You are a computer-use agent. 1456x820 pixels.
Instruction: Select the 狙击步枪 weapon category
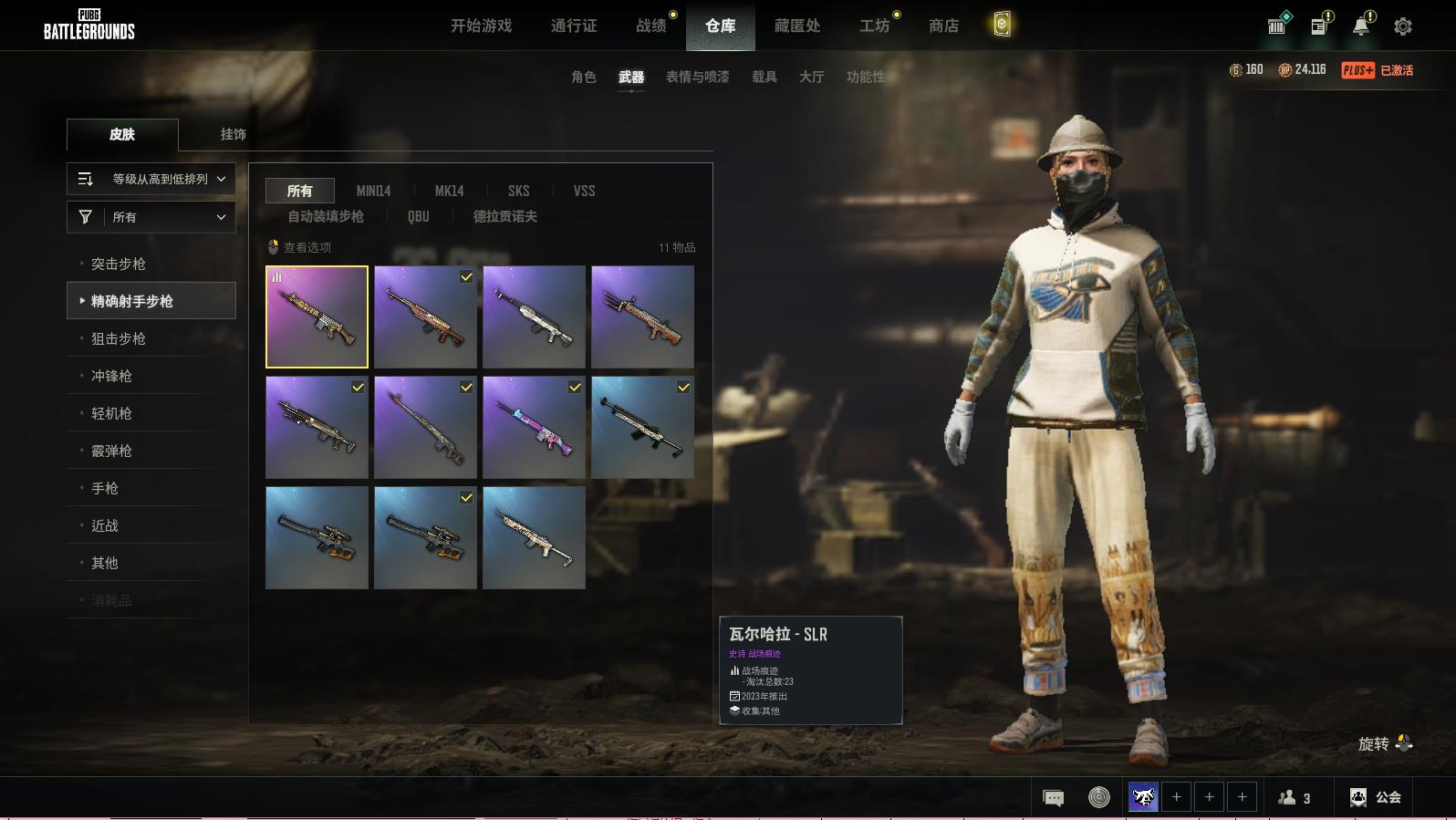[x=119, y=338]
